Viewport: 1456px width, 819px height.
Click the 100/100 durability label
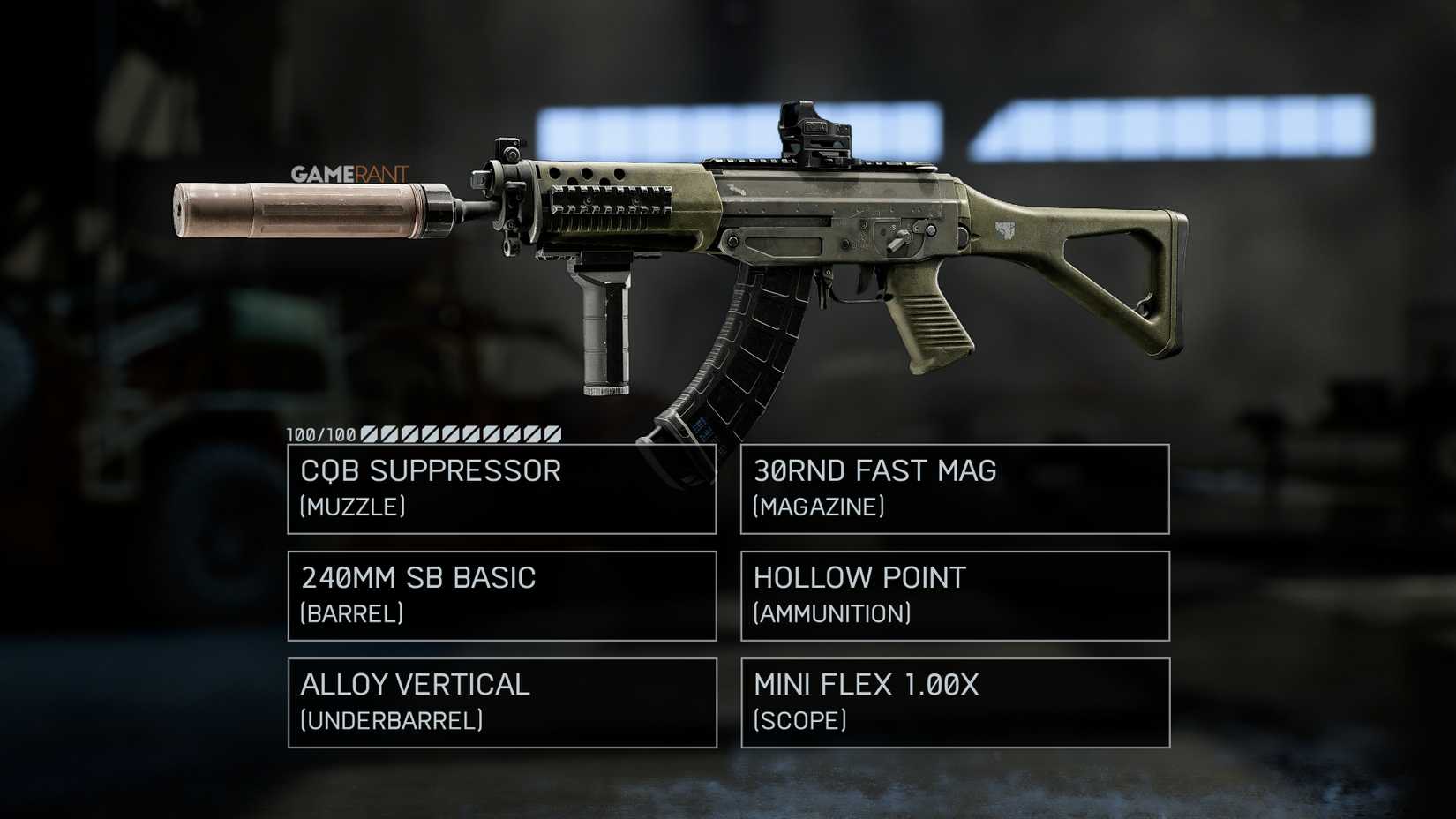coord(318,433)
